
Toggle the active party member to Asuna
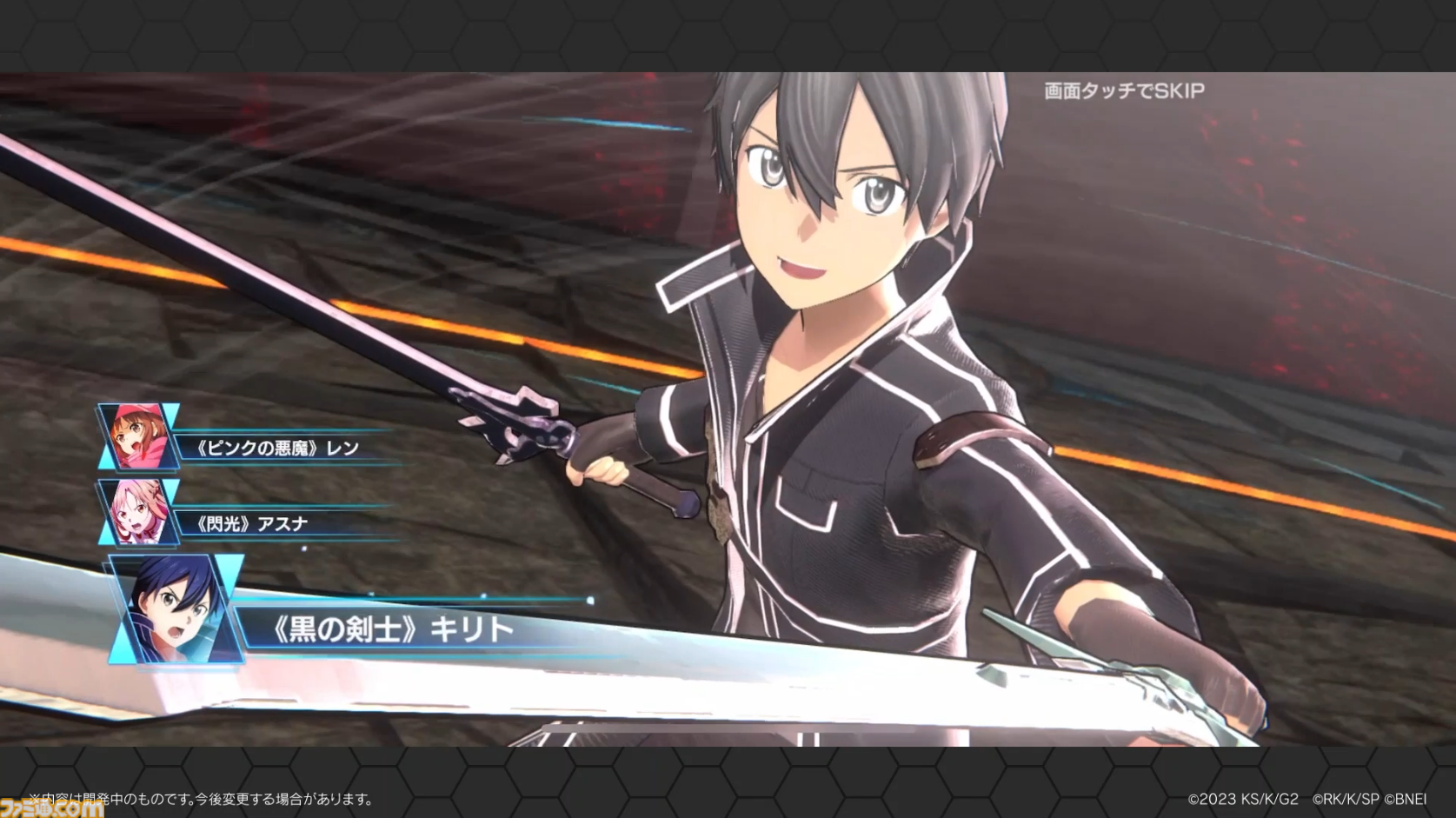click(139, 512)
